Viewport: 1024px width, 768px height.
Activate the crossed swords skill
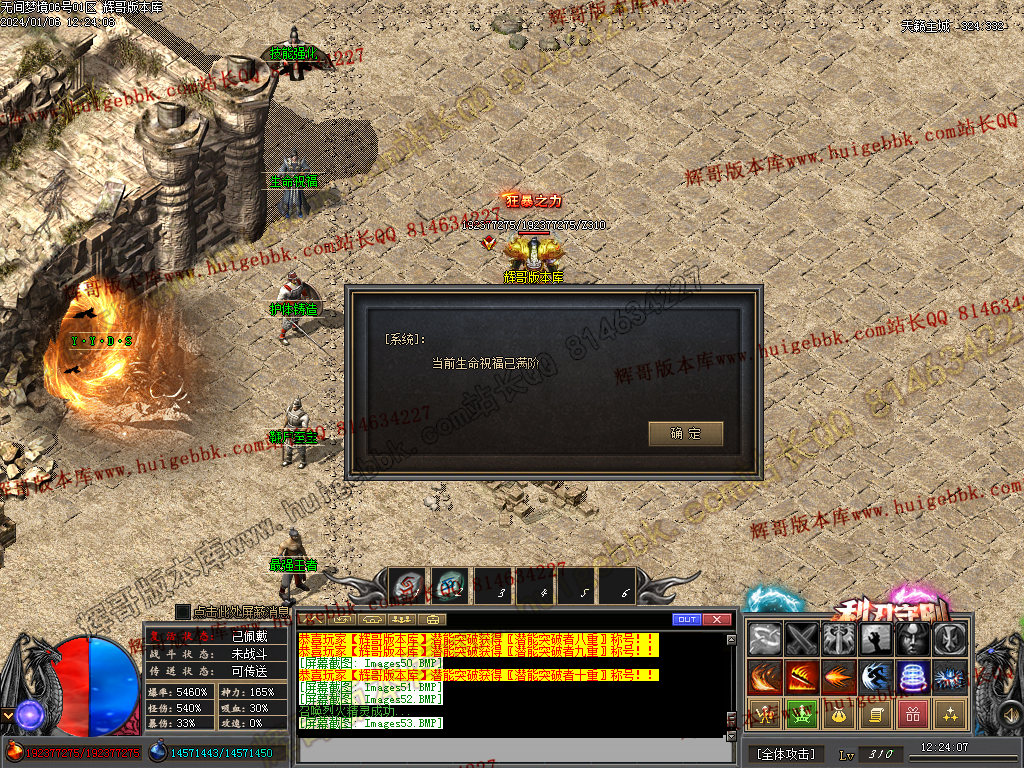click(802, 639)
